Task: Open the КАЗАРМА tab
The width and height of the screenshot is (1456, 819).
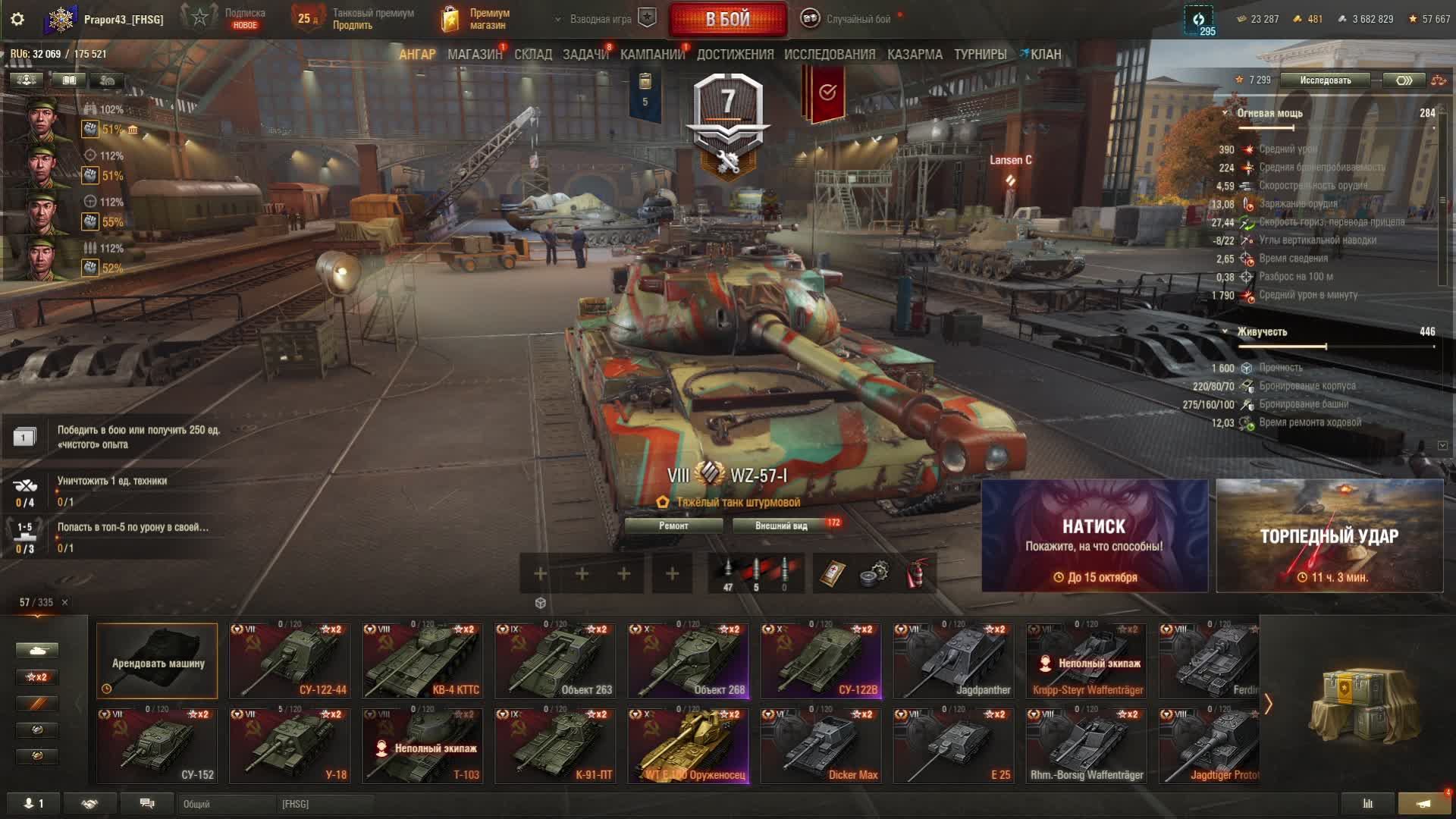Action: [x=915, y=55]
